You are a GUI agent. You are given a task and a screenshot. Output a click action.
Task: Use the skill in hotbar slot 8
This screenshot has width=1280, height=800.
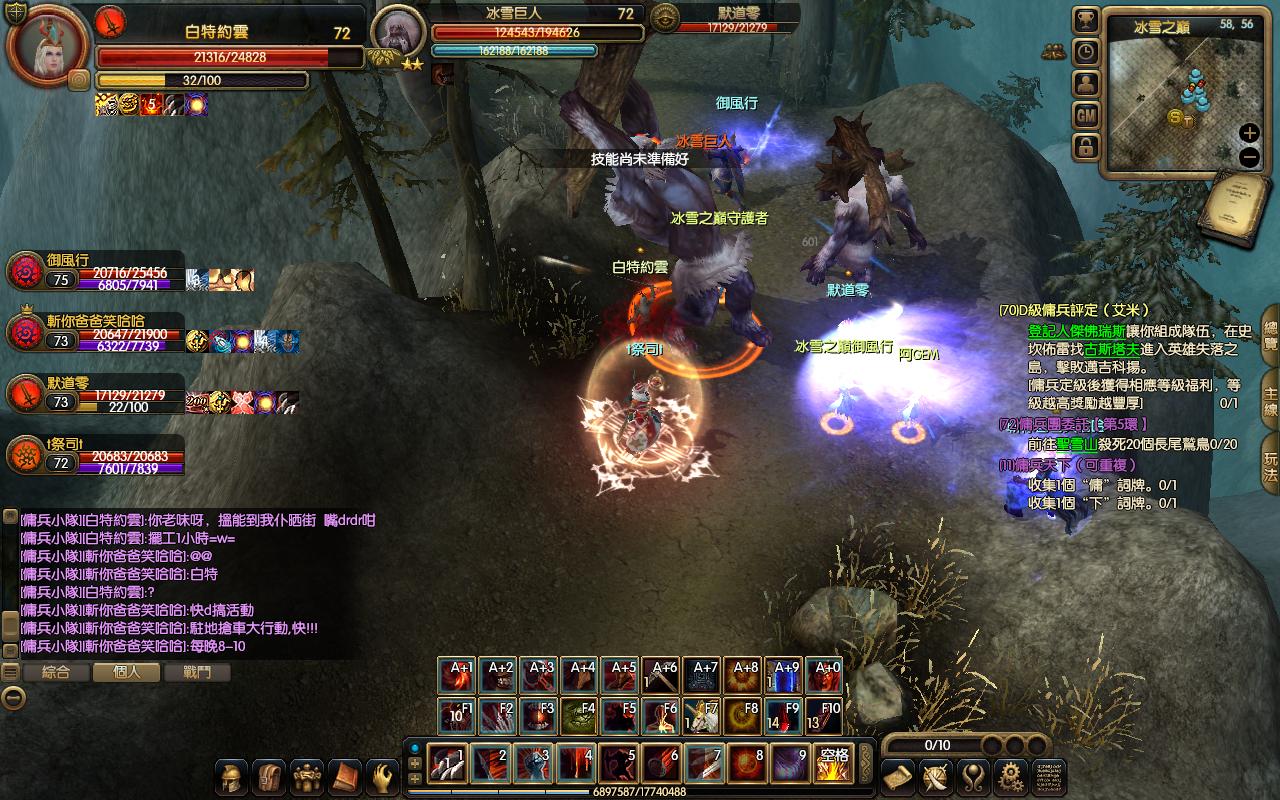[748, 763]
